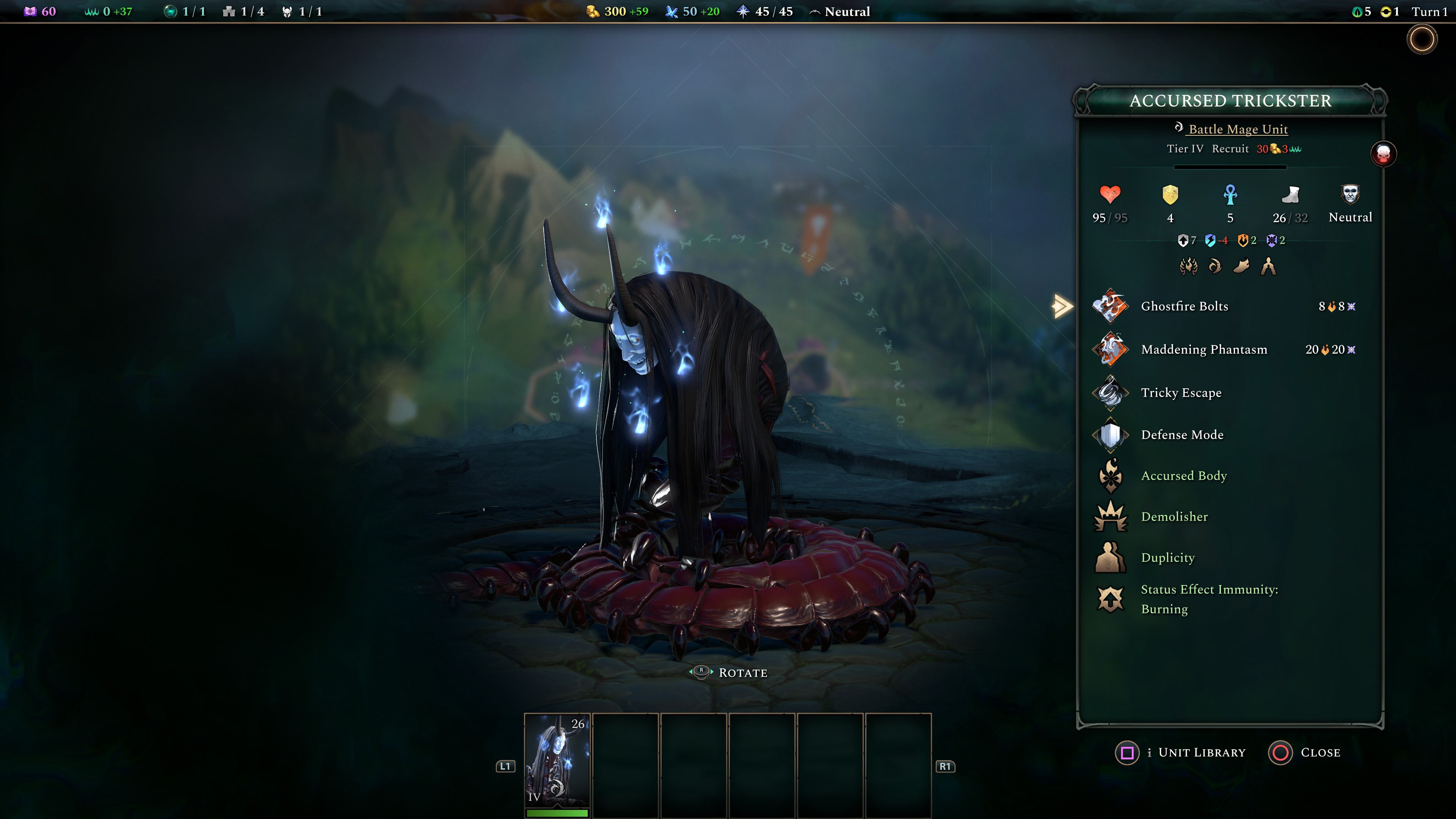
Task: Click the Defense Mode shield icon
Action: (x=1110, y=435)
